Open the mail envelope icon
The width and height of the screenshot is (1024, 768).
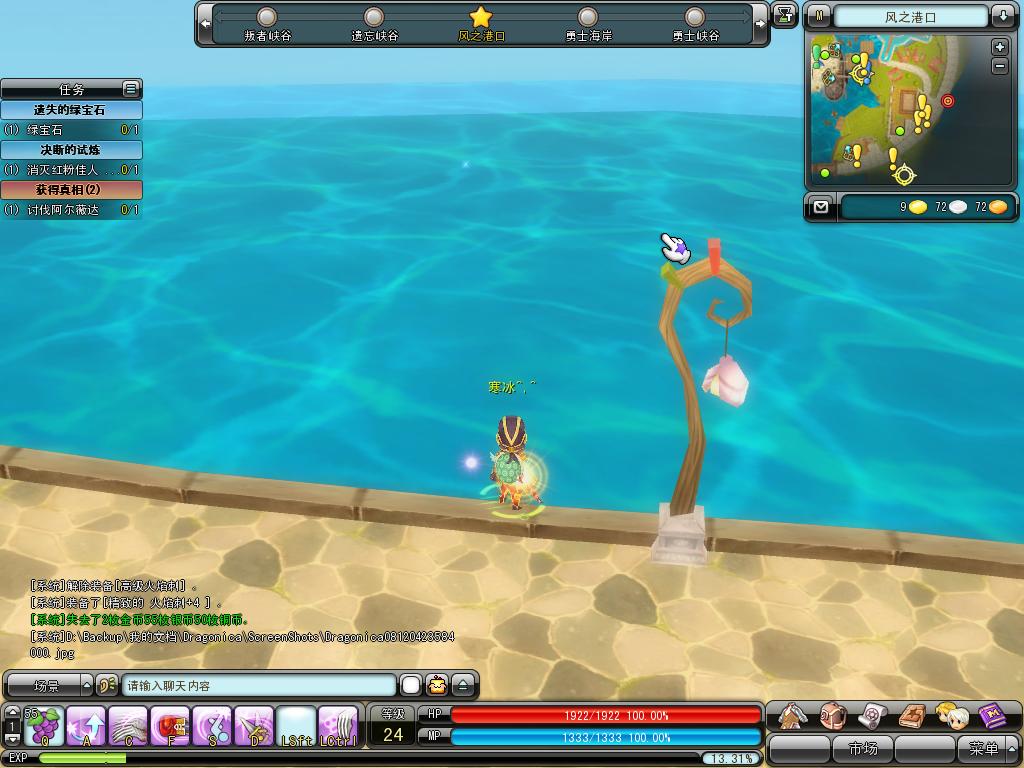pyautogui.click(x=821, y=207)
